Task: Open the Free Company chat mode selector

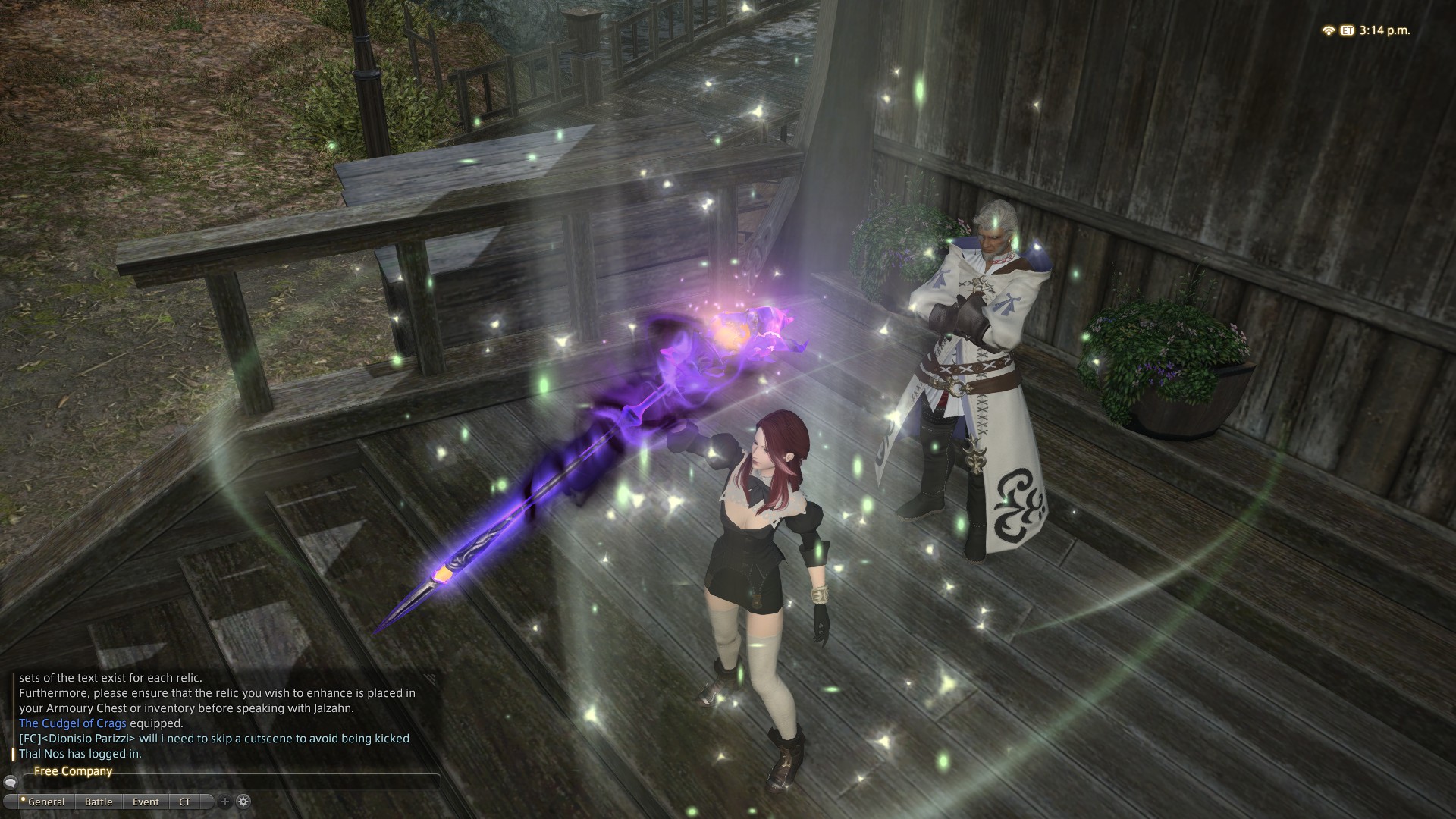Action: pos(73,770)
